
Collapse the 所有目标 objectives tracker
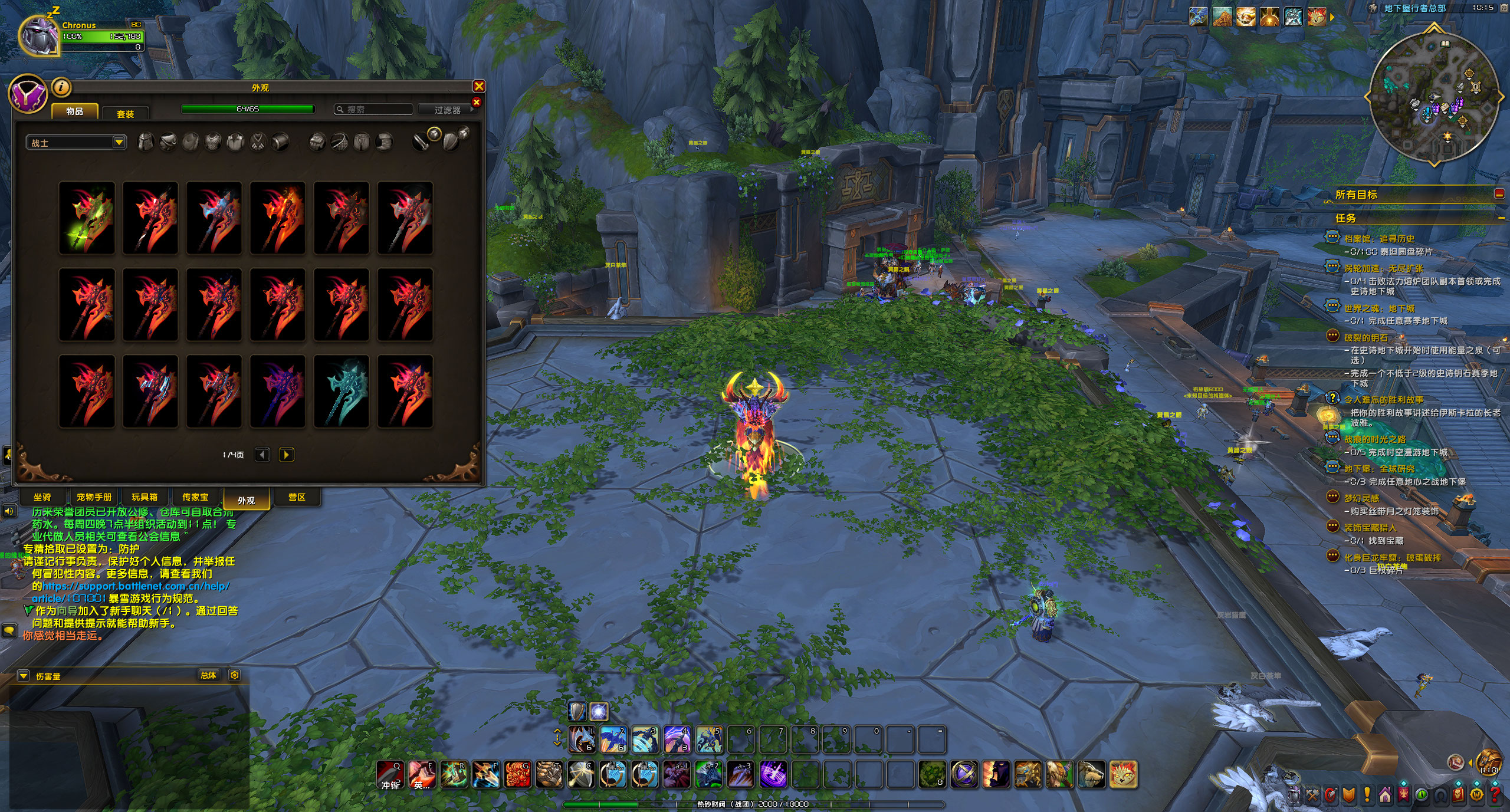point(1499,194)
